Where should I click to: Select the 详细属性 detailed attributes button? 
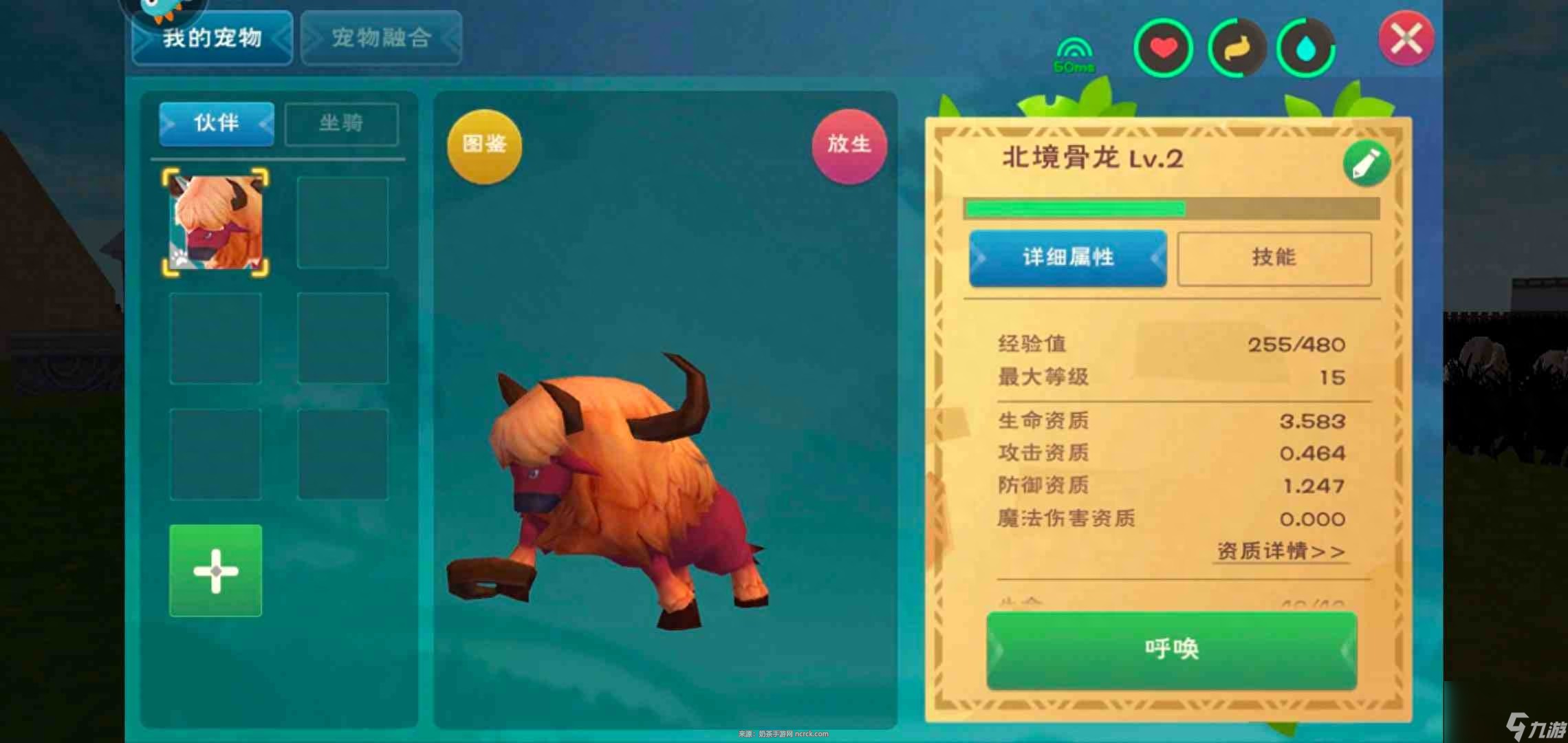(1067, 258)
